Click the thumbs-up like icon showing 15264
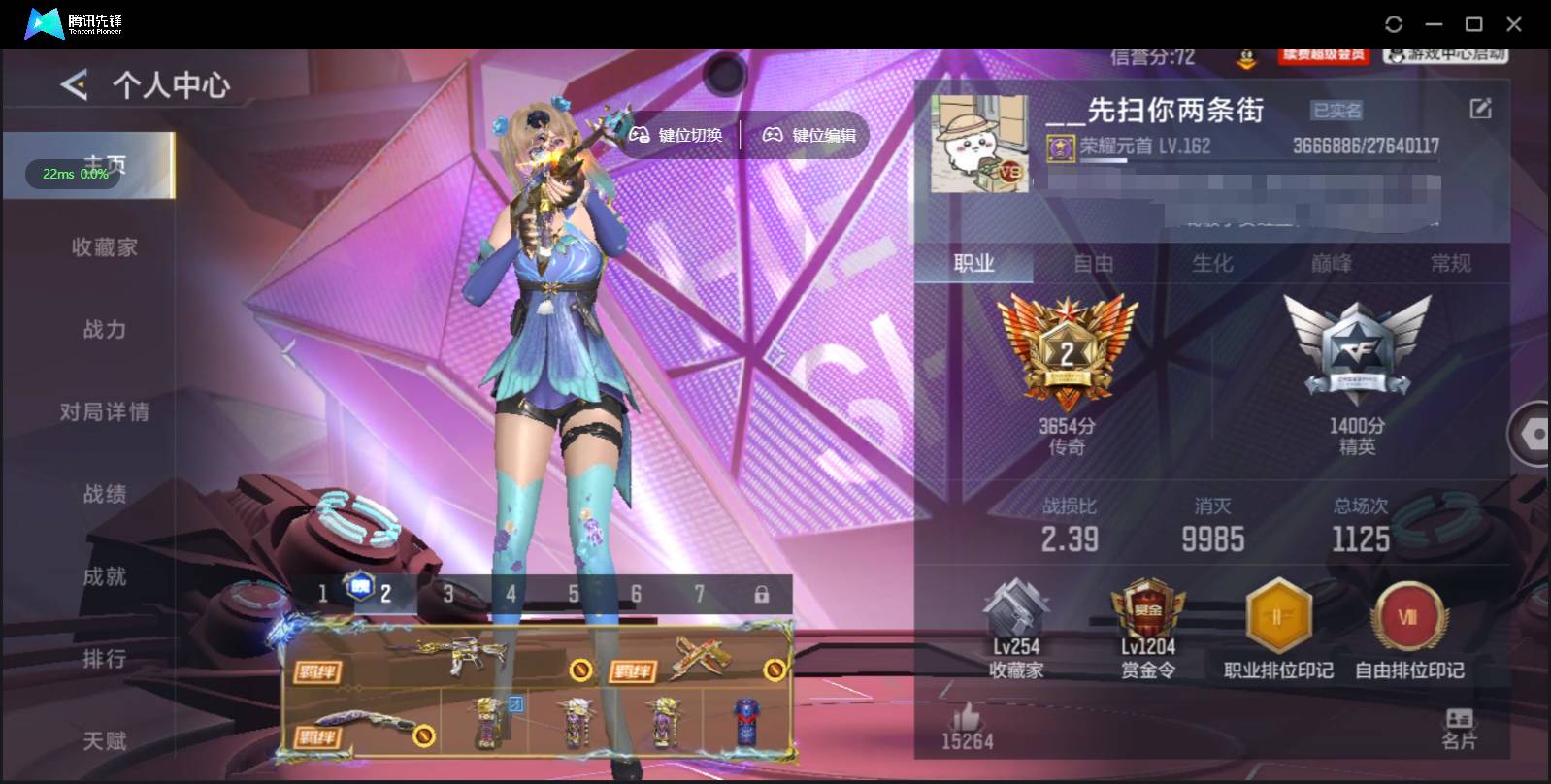 pyautogui.click(x=968, y=718)
